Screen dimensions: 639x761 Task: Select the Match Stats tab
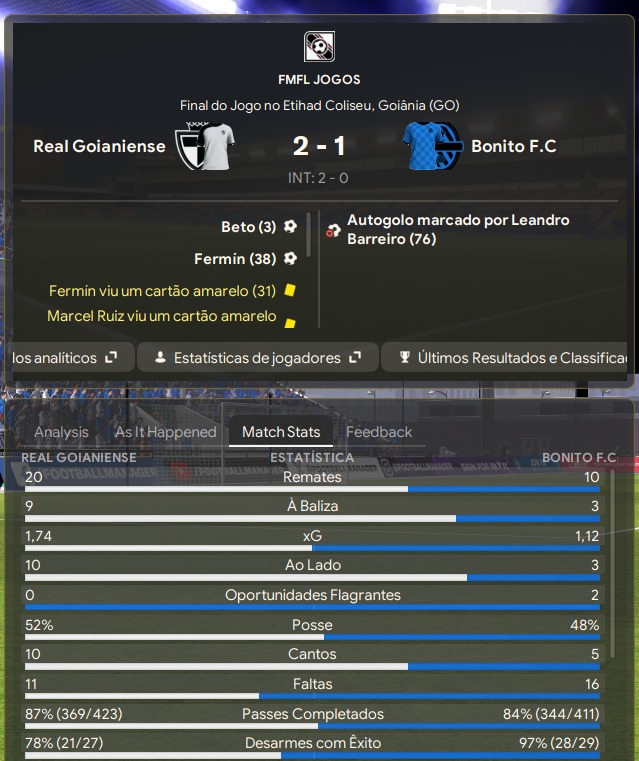281,432
